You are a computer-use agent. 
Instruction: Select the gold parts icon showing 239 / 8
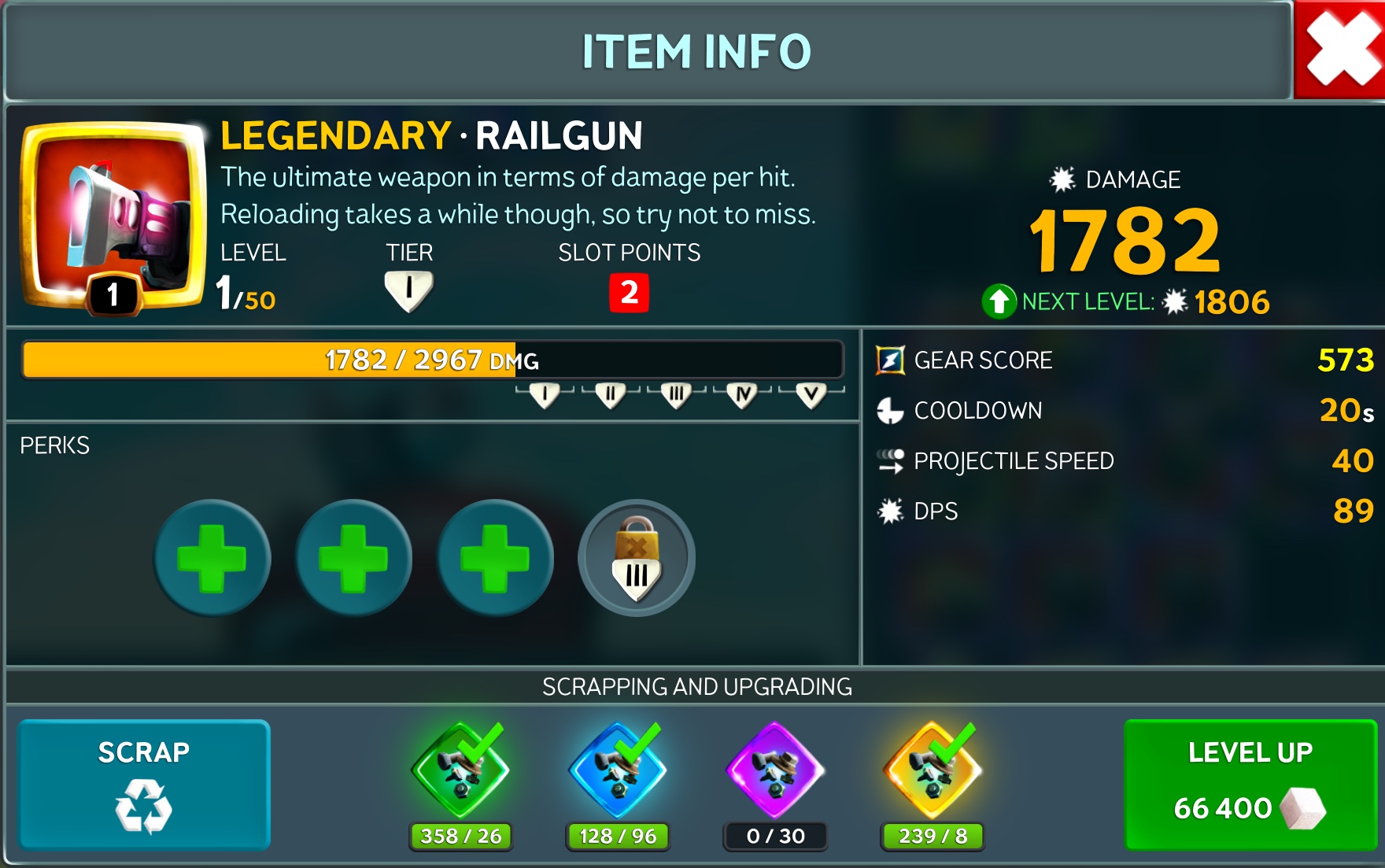933,771
